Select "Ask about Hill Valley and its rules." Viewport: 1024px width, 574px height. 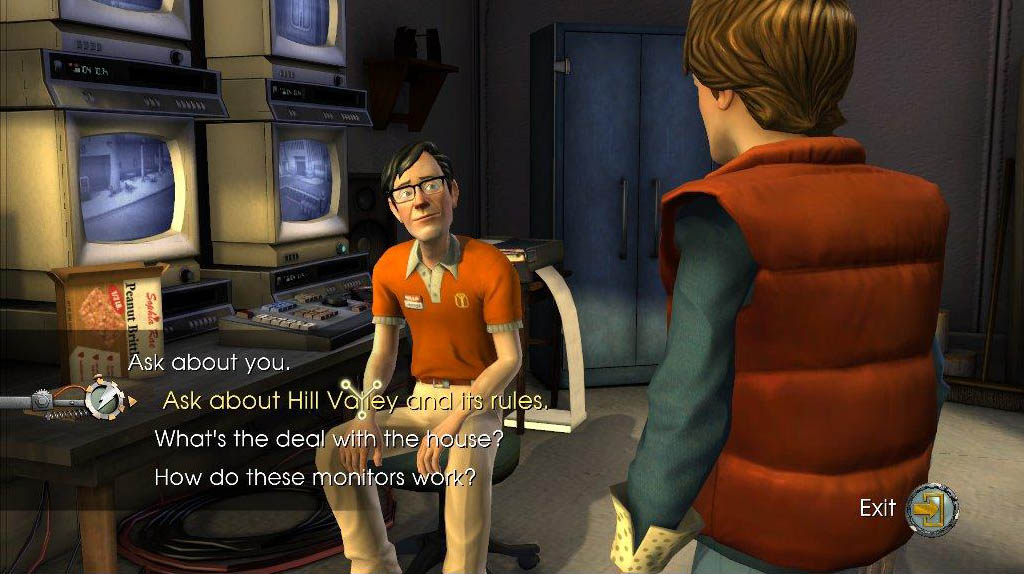355,401
